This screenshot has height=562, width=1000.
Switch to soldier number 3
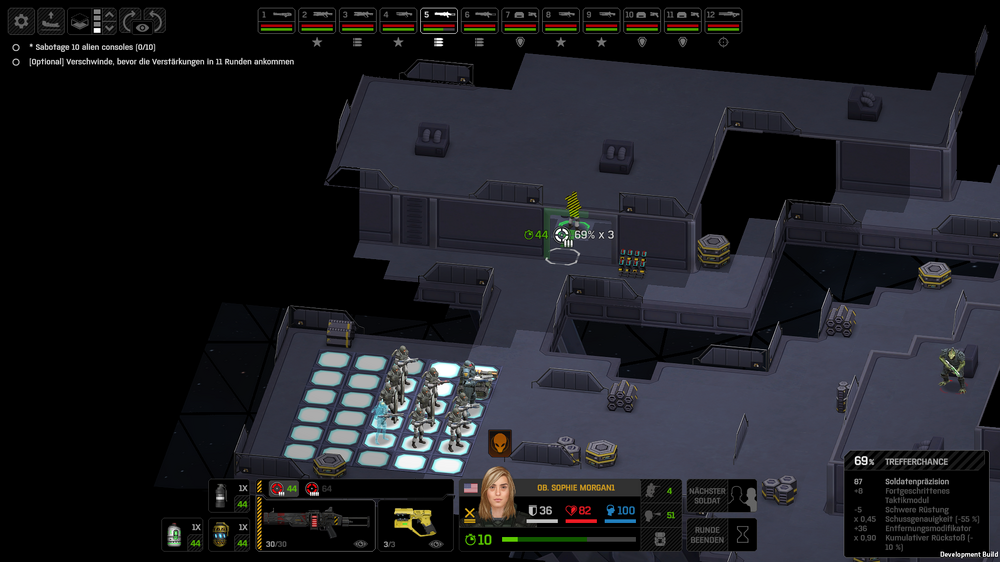(358, 20)
